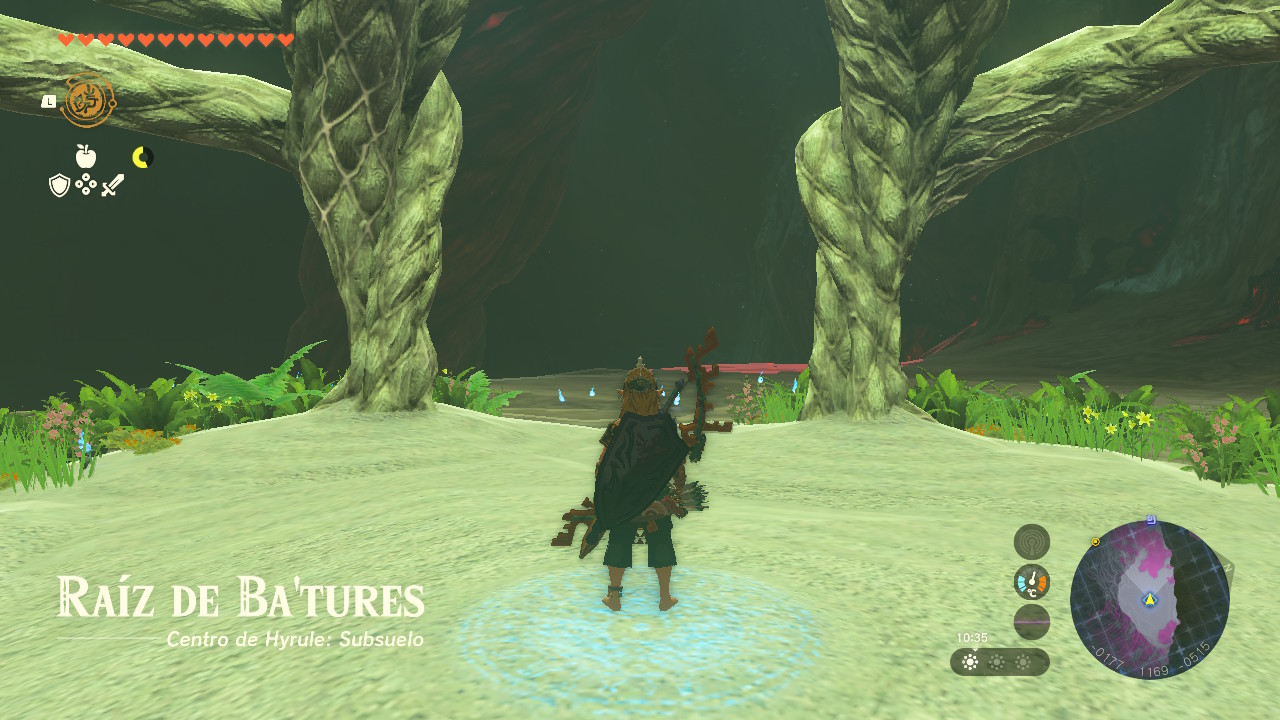Open the orange ability wheel icon
This screenshot has height=720, width=1280.
coord(88,101)
